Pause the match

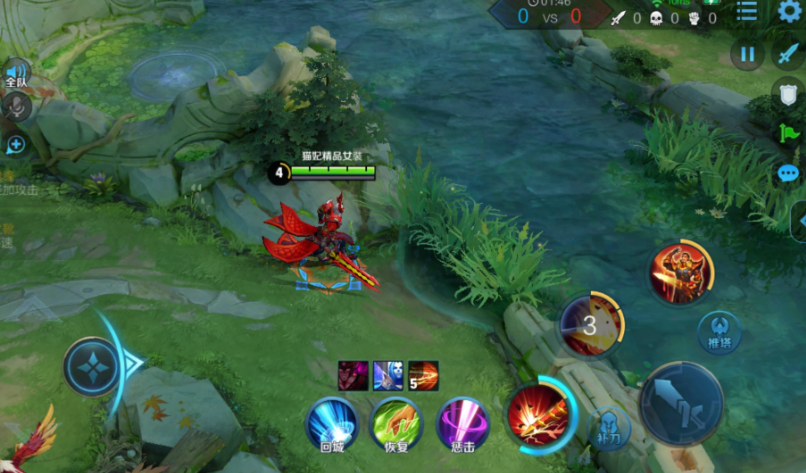pyautogui.click(x=748, y=54)
